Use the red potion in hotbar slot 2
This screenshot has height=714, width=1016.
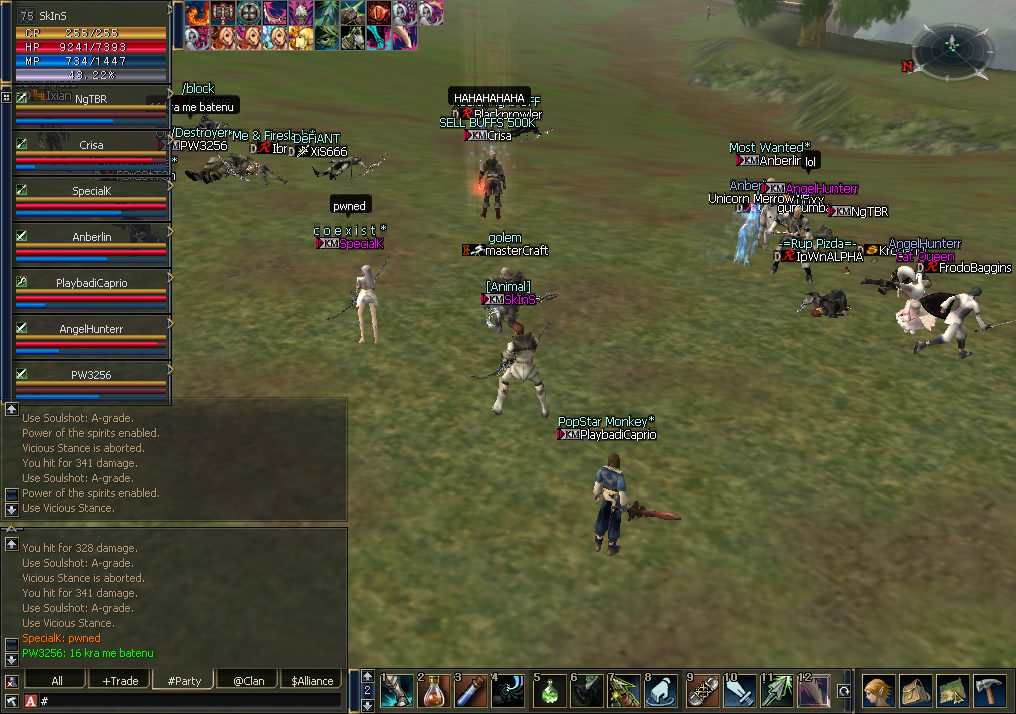coord(434,691)
